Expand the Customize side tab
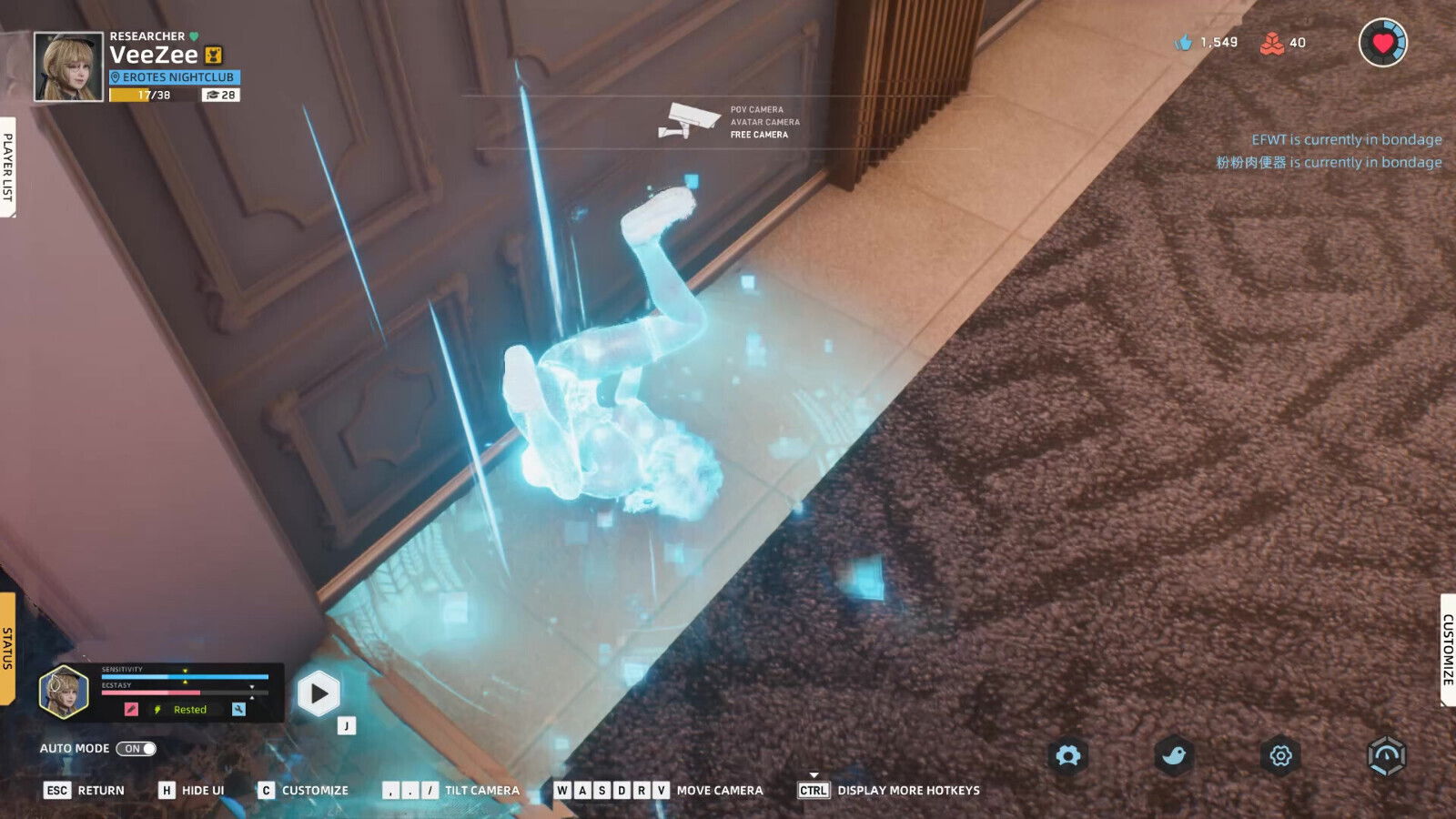The height and width of the screenshot is (819, 1456). pyautogui.click(x=1448, y=649)
